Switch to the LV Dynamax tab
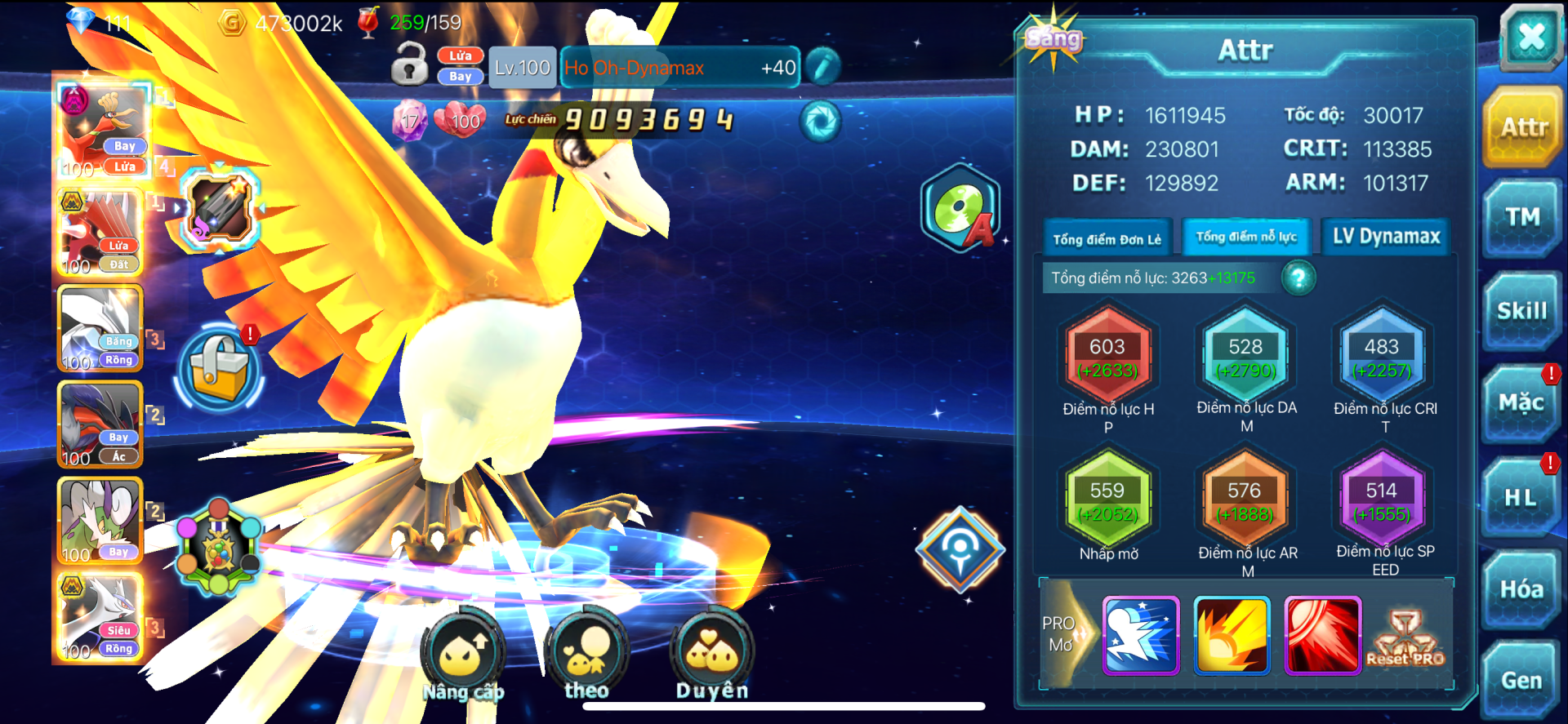Screen dimensions: 1568x724 1386,237
